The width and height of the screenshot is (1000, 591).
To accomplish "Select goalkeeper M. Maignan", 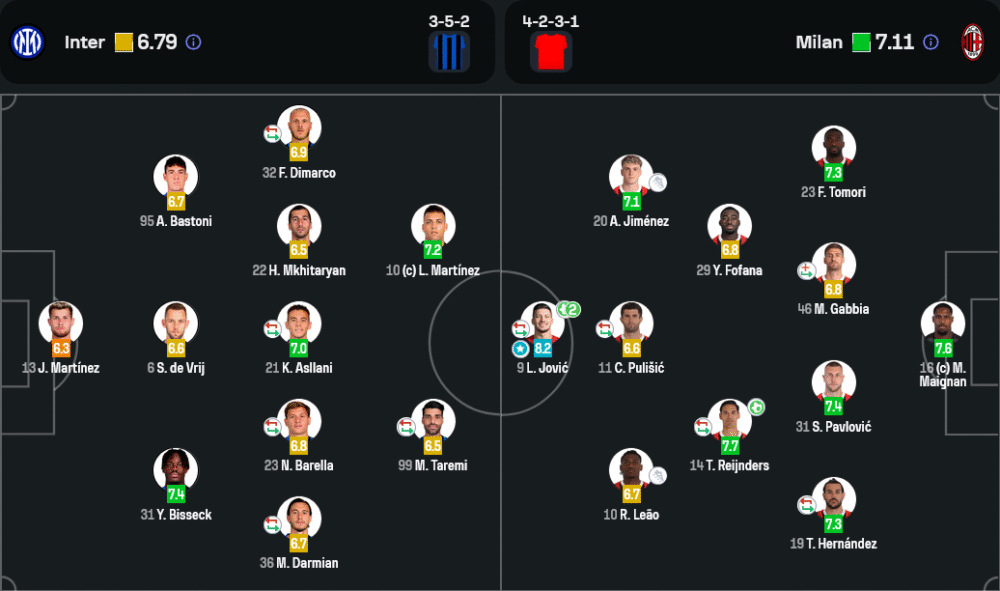I will [x=943, y=323].
